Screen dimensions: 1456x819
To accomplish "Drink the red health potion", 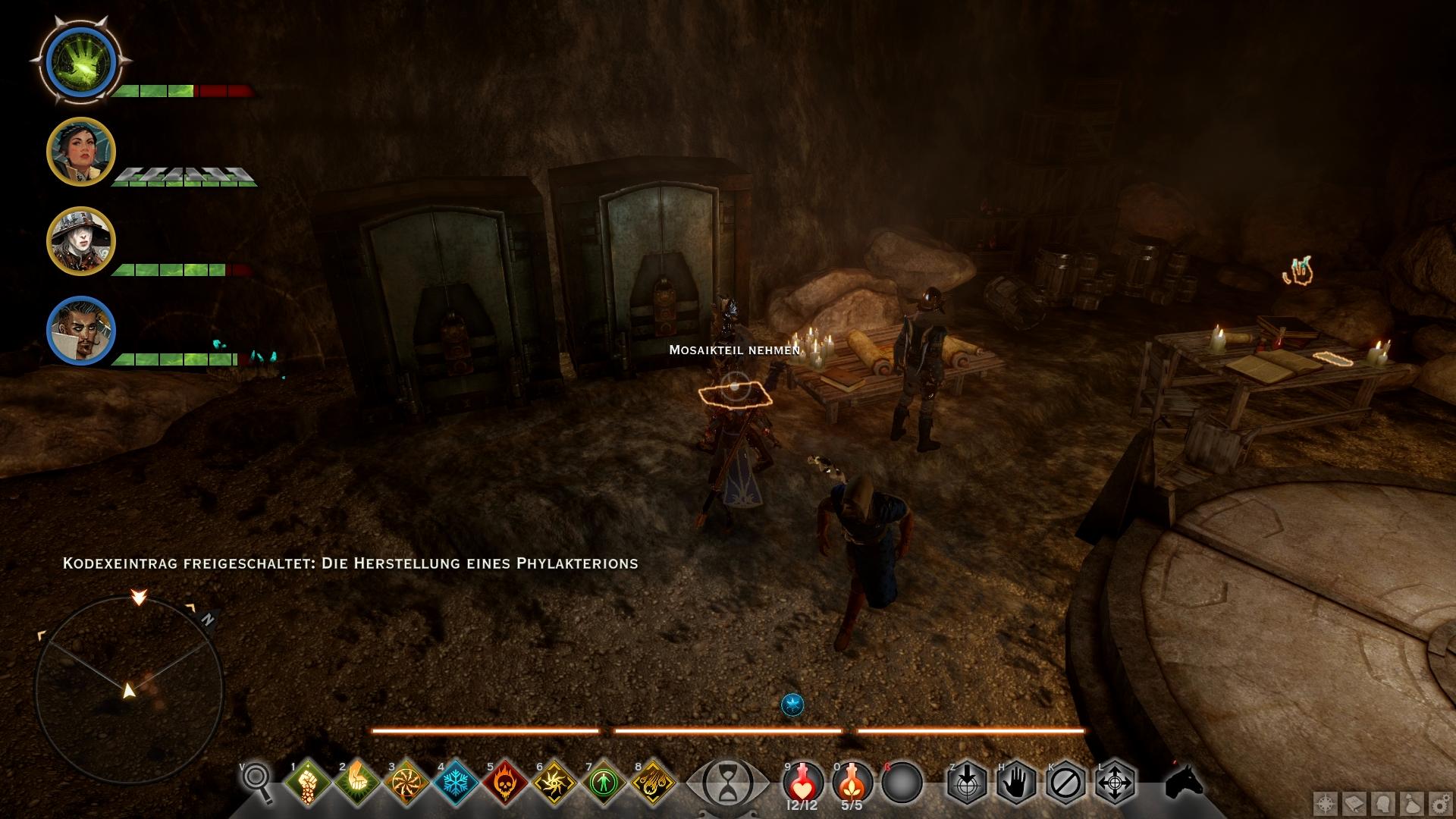I will 803,781.
